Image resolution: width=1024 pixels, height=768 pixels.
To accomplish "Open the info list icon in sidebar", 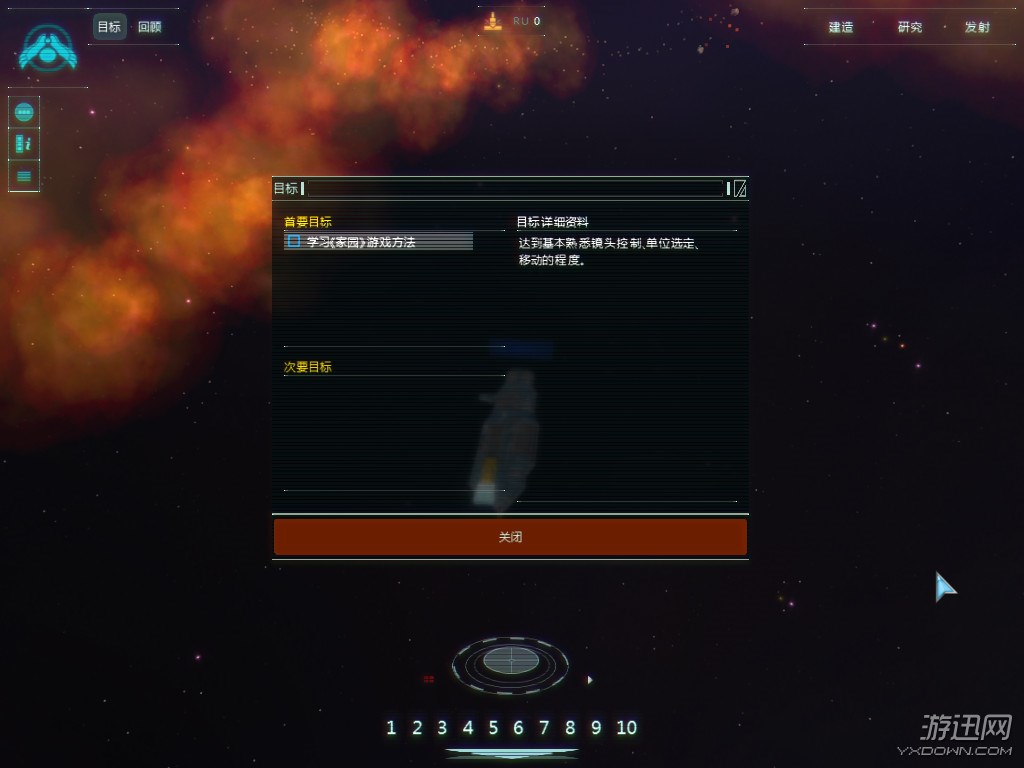I will [x=25, y=144].
